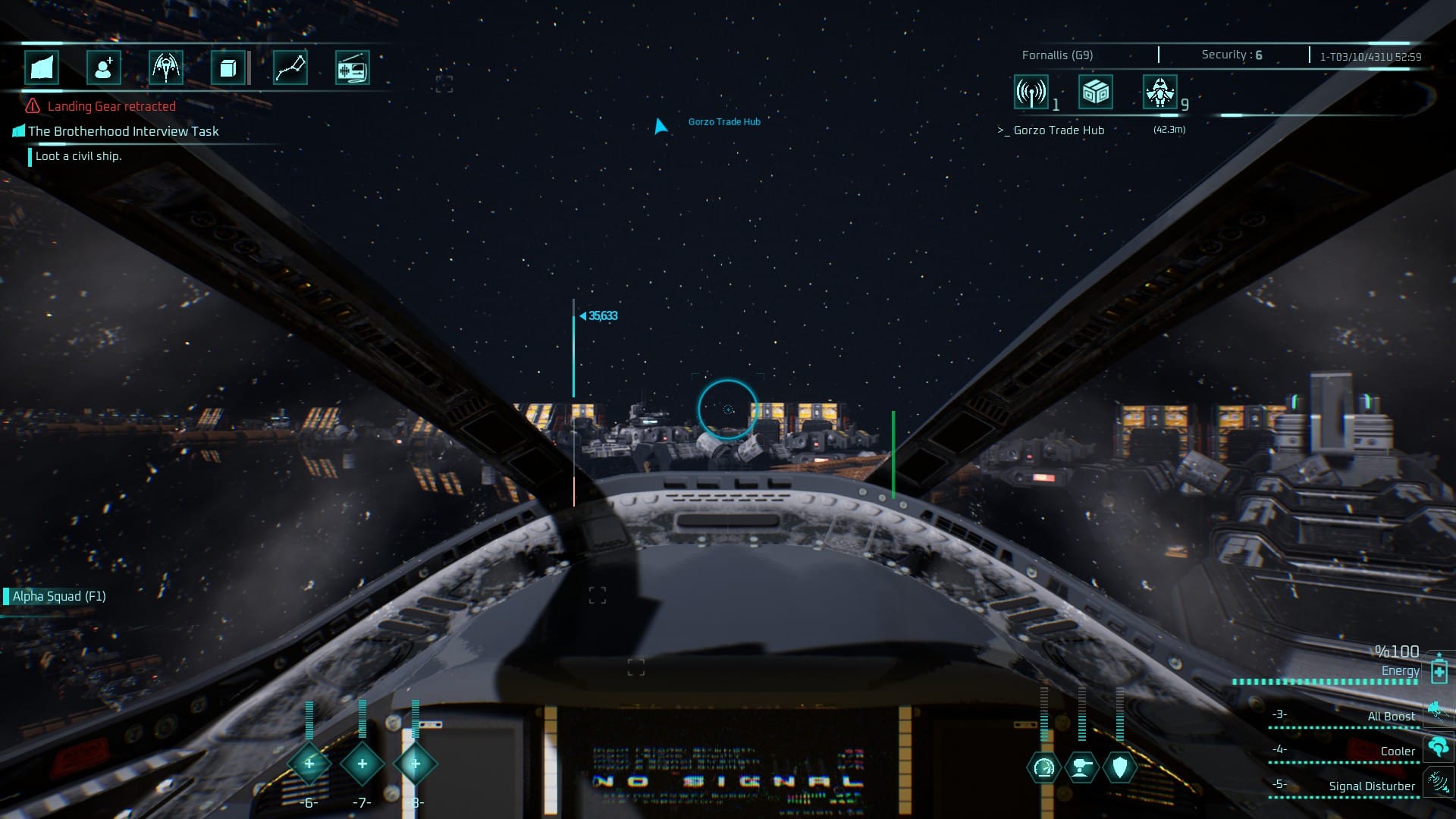The height and width of the screenshot is (819, 1456).
Task: Click the radio icon in the top toolbar
Action: tap(353, 67)
